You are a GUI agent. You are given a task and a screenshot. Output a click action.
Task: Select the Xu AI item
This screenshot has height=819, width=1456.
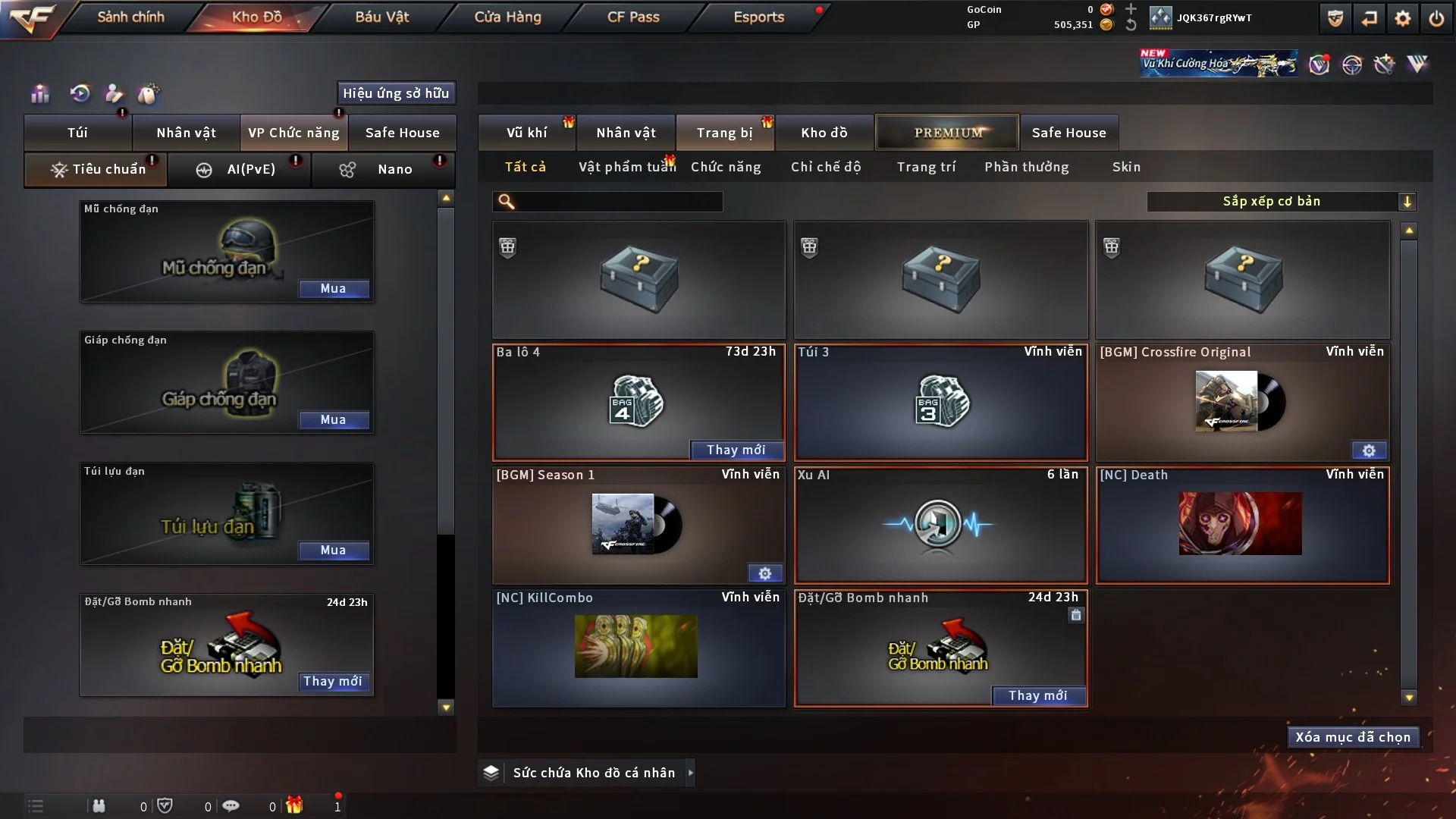(x=940, y=525)
